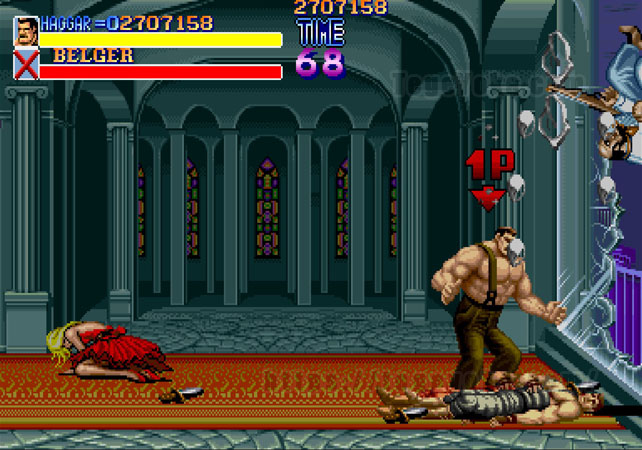Click Haggar's player portrait icon
This screenshot has width=642, height=450.
point(26,31)
